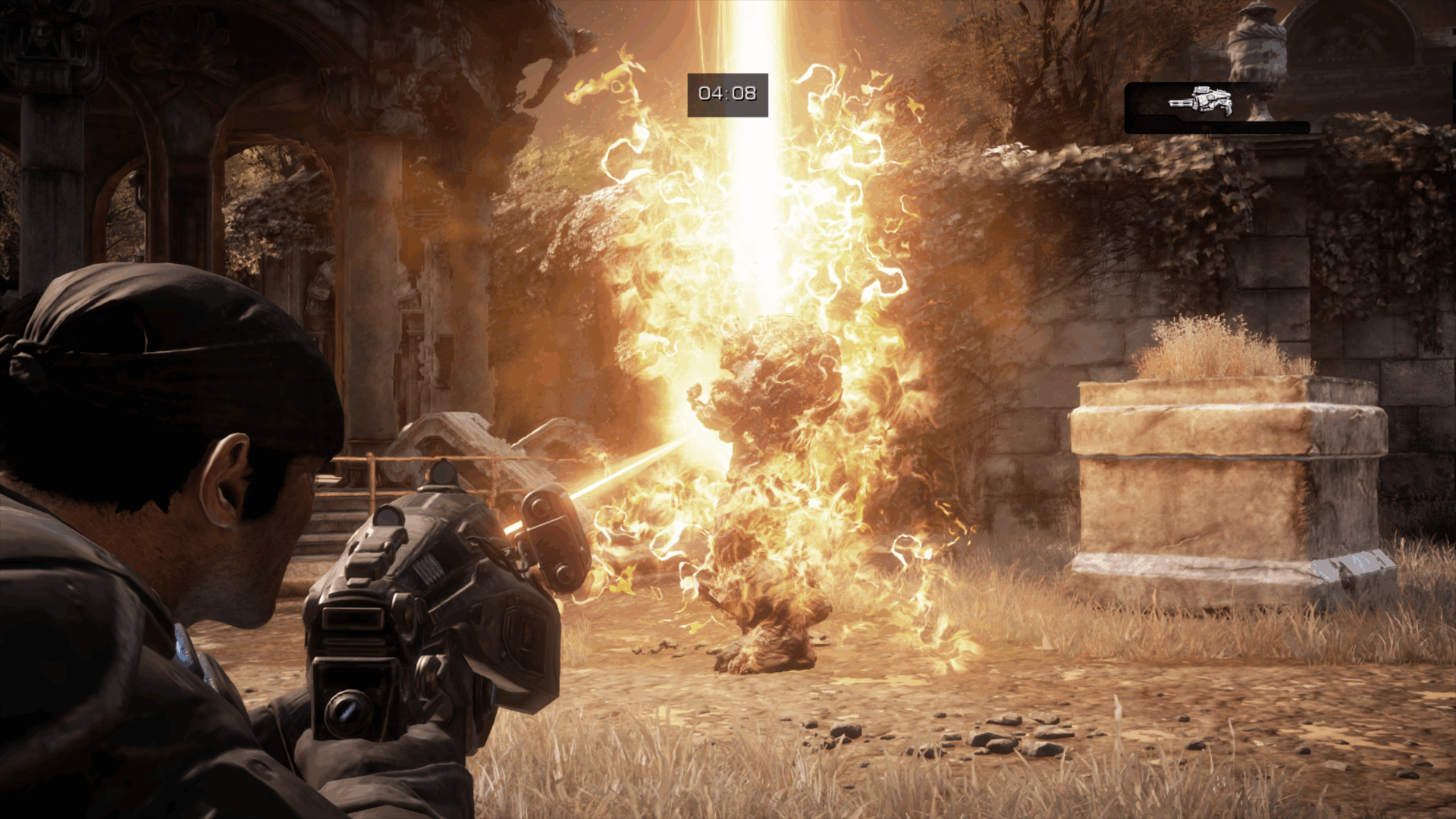Select the equipped weapon icon in the HUD

(1200, 101)
